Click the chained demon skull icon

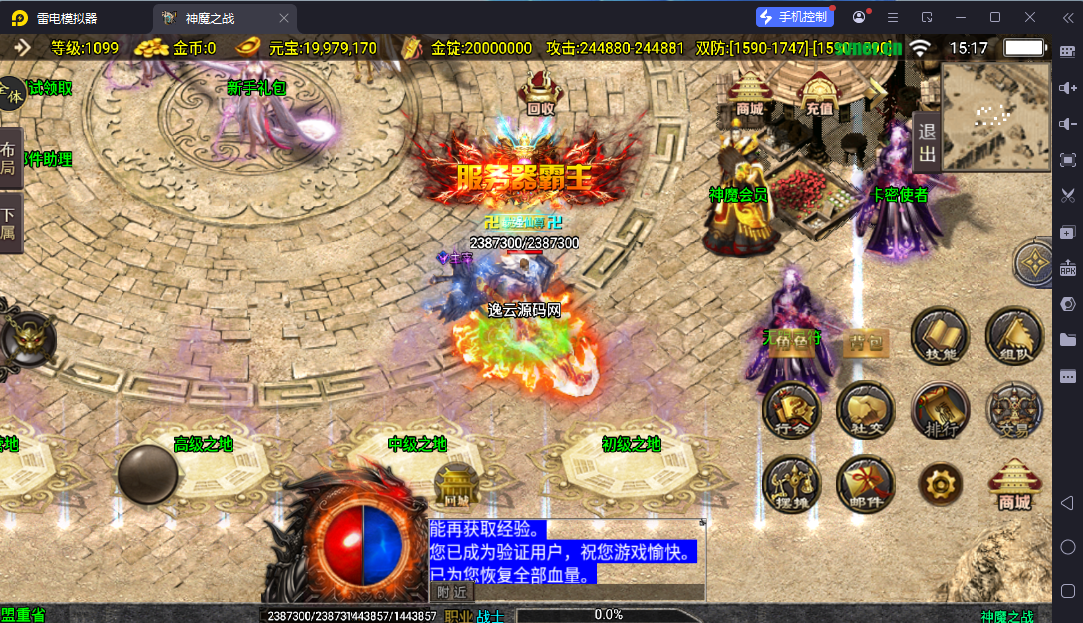click(26, 340)
